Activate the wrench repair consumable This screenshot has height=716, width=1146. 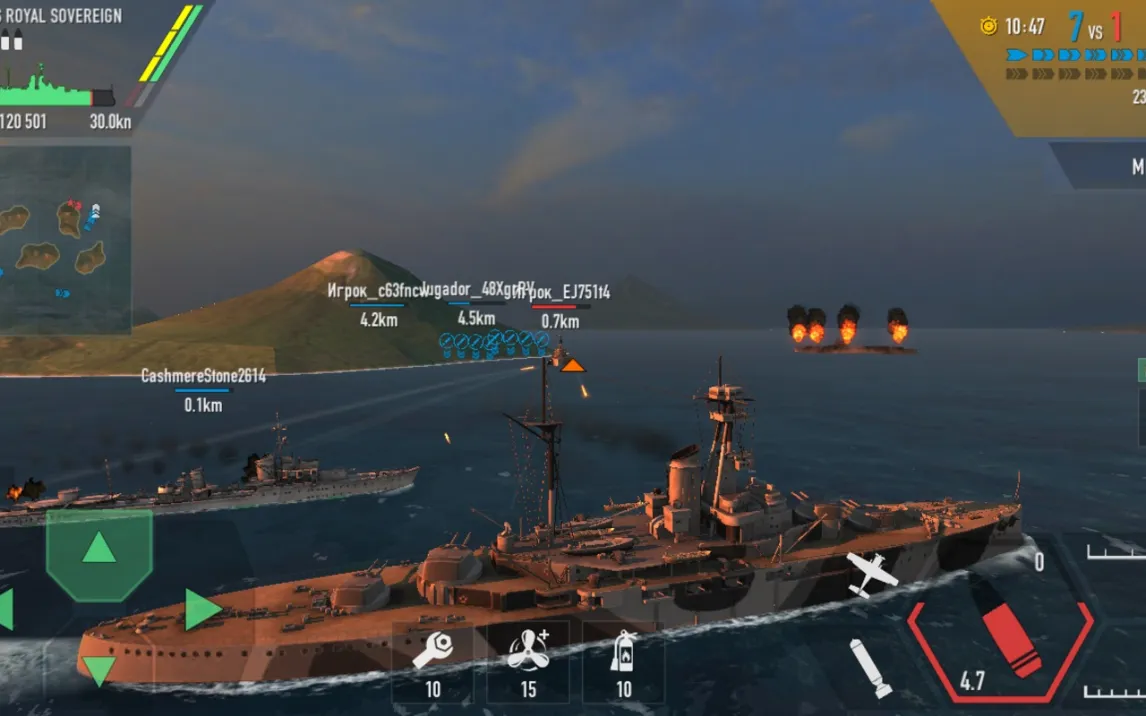coord(432,658)
